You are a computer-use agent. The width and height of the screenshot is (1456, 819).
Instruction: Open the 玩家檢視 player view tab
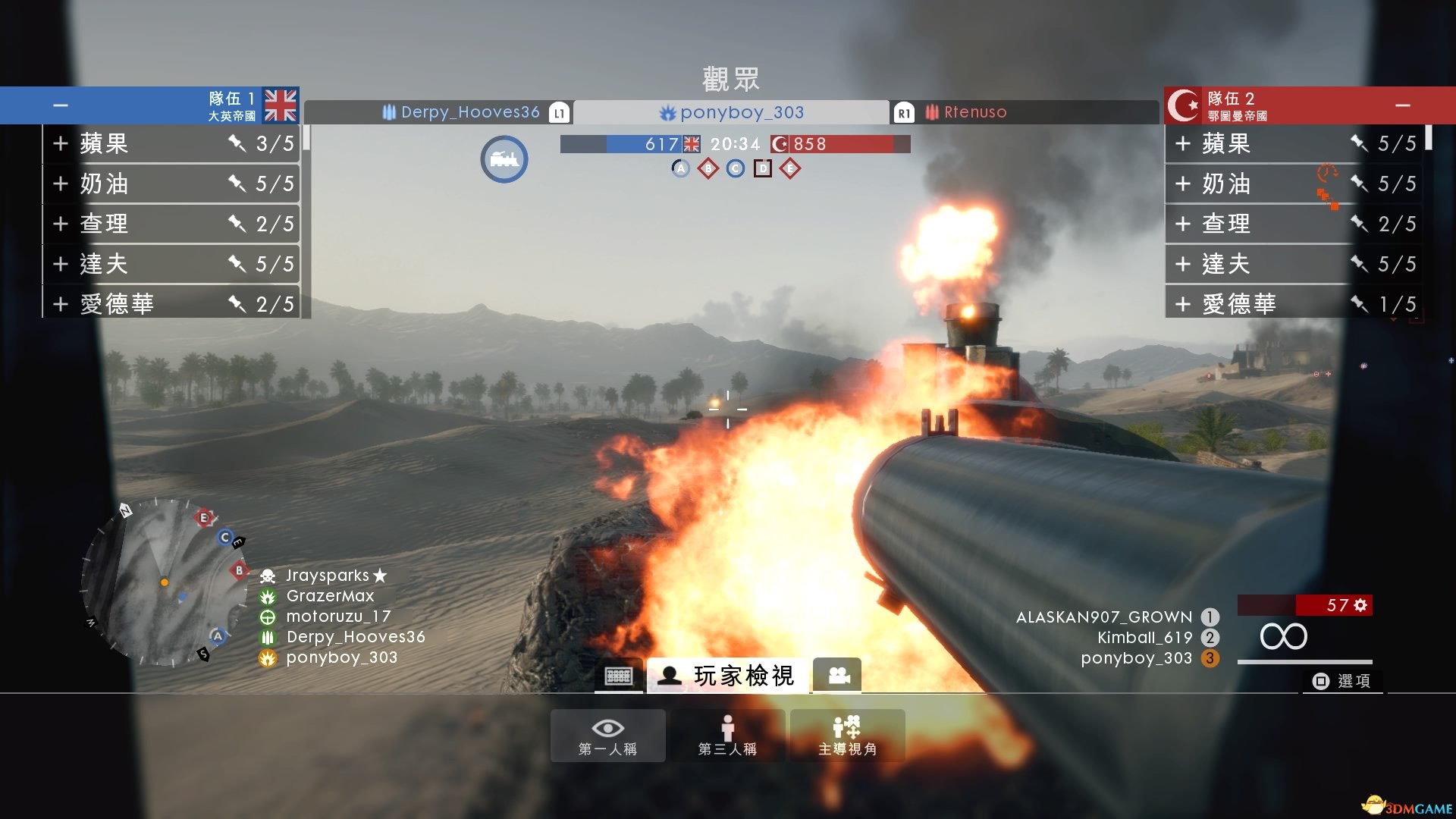click(x=728, y=675)
